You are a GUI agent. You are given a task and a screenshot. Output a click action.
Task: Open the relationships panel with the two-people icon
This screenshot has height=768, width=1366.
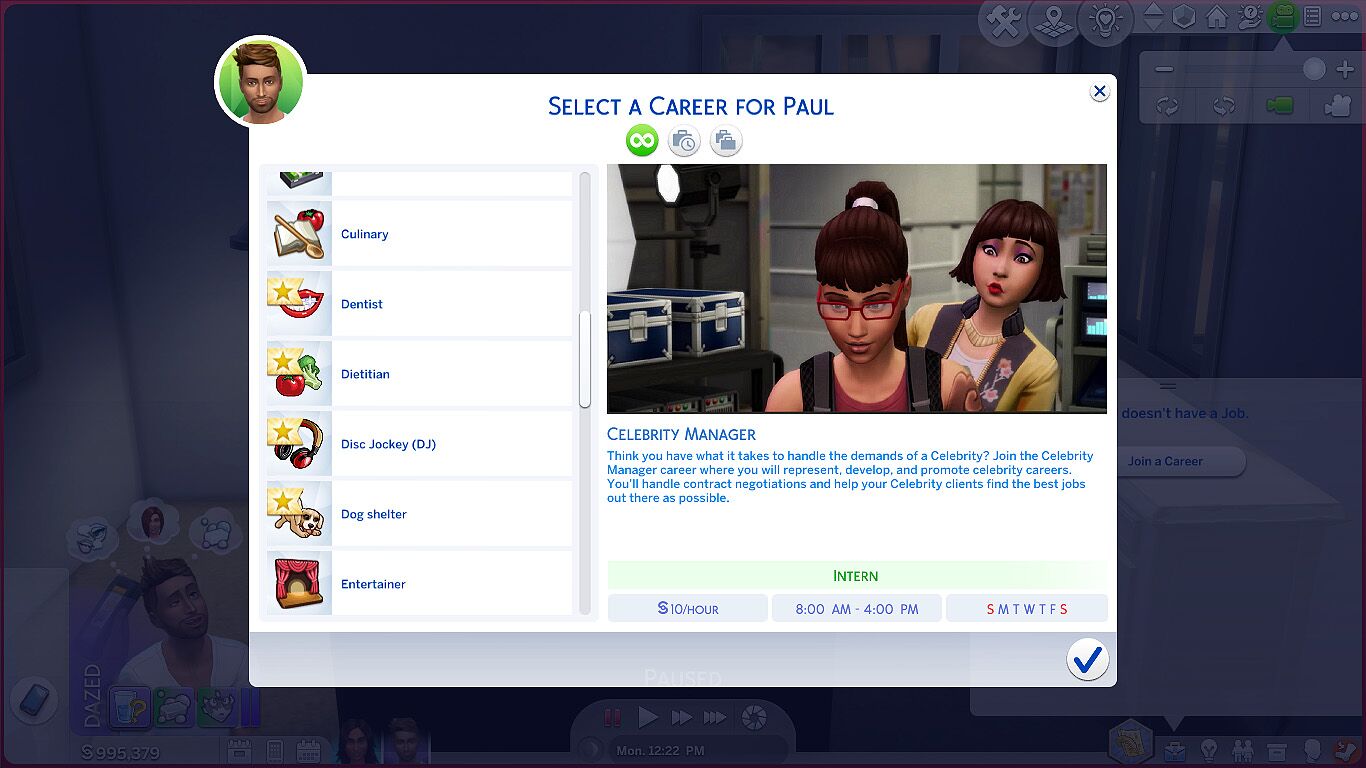coord(1245,752)
